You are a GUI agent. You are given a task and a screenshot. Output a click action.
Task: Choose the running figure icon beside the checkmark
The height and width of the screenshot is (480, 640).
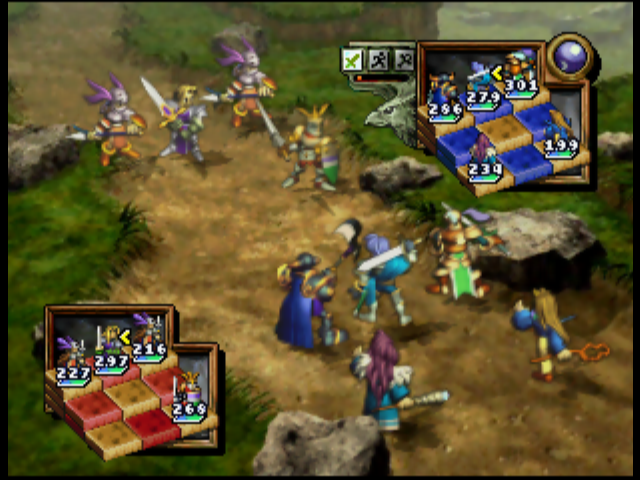[378, 60]
